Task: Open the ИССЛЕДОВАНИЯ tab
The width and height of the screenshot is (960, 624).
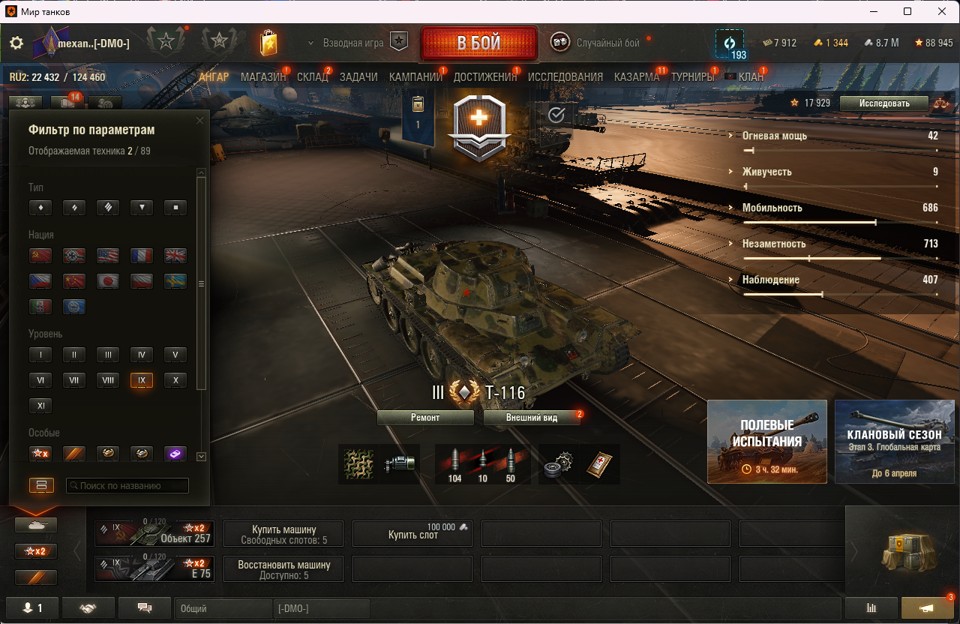Action: [x=565, y=77]
